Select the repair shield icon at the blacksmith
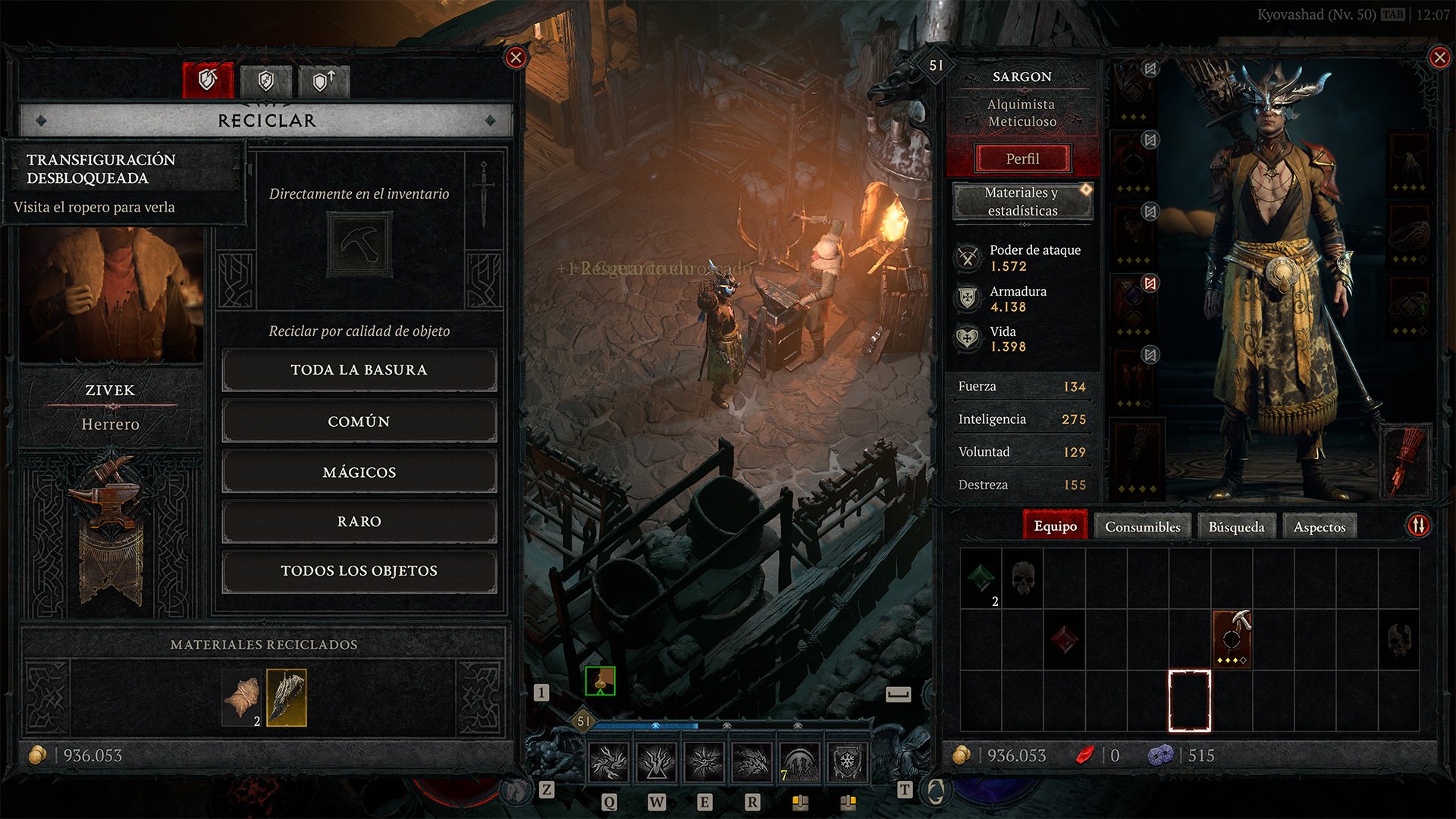This screenshot has width=1456, height=819. 265,80
